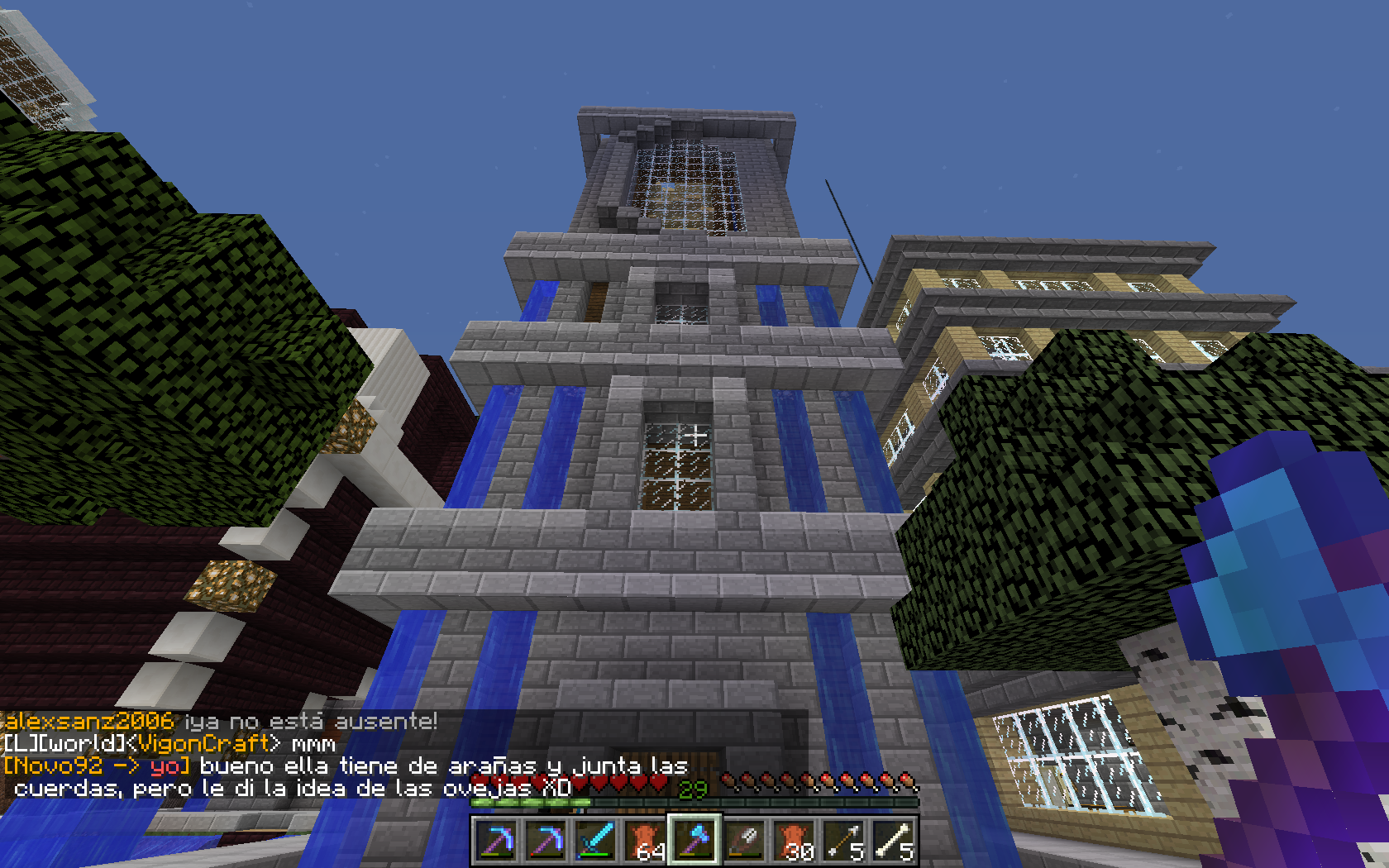Select the stack of 64 leather
Viewport: 1389px width, 868px height.
click(x=645, y=841)
